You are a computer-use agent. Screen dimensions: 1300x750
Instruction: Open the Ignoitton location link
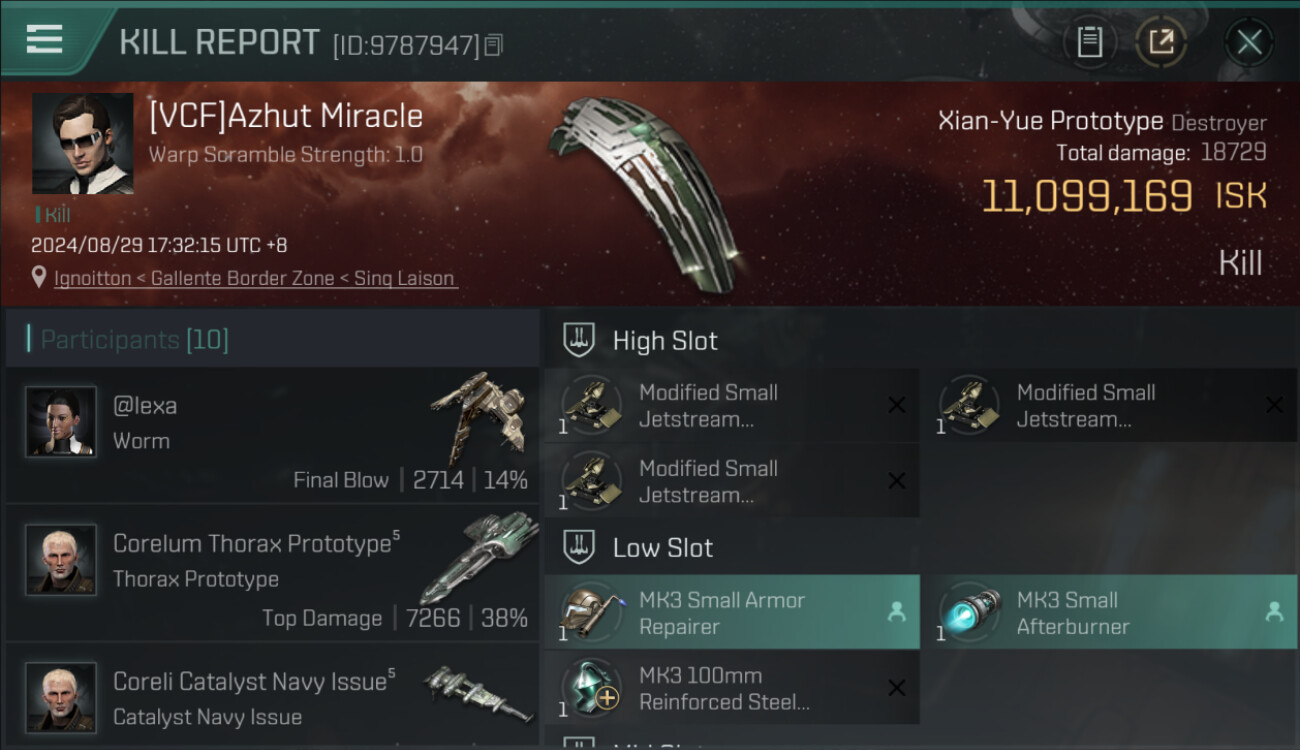(255, 278)
